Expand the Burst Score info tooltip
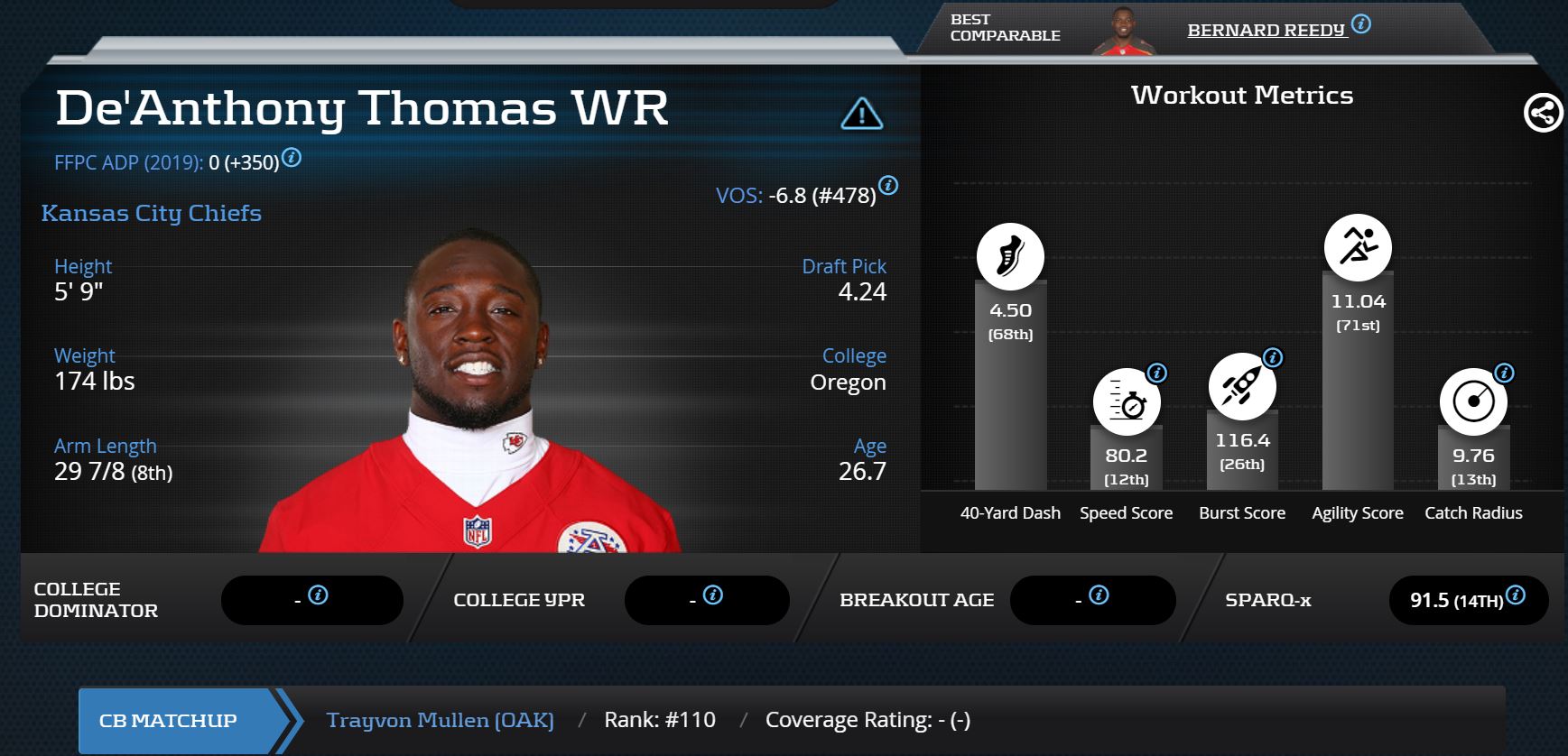 (x=1272, y=356)
